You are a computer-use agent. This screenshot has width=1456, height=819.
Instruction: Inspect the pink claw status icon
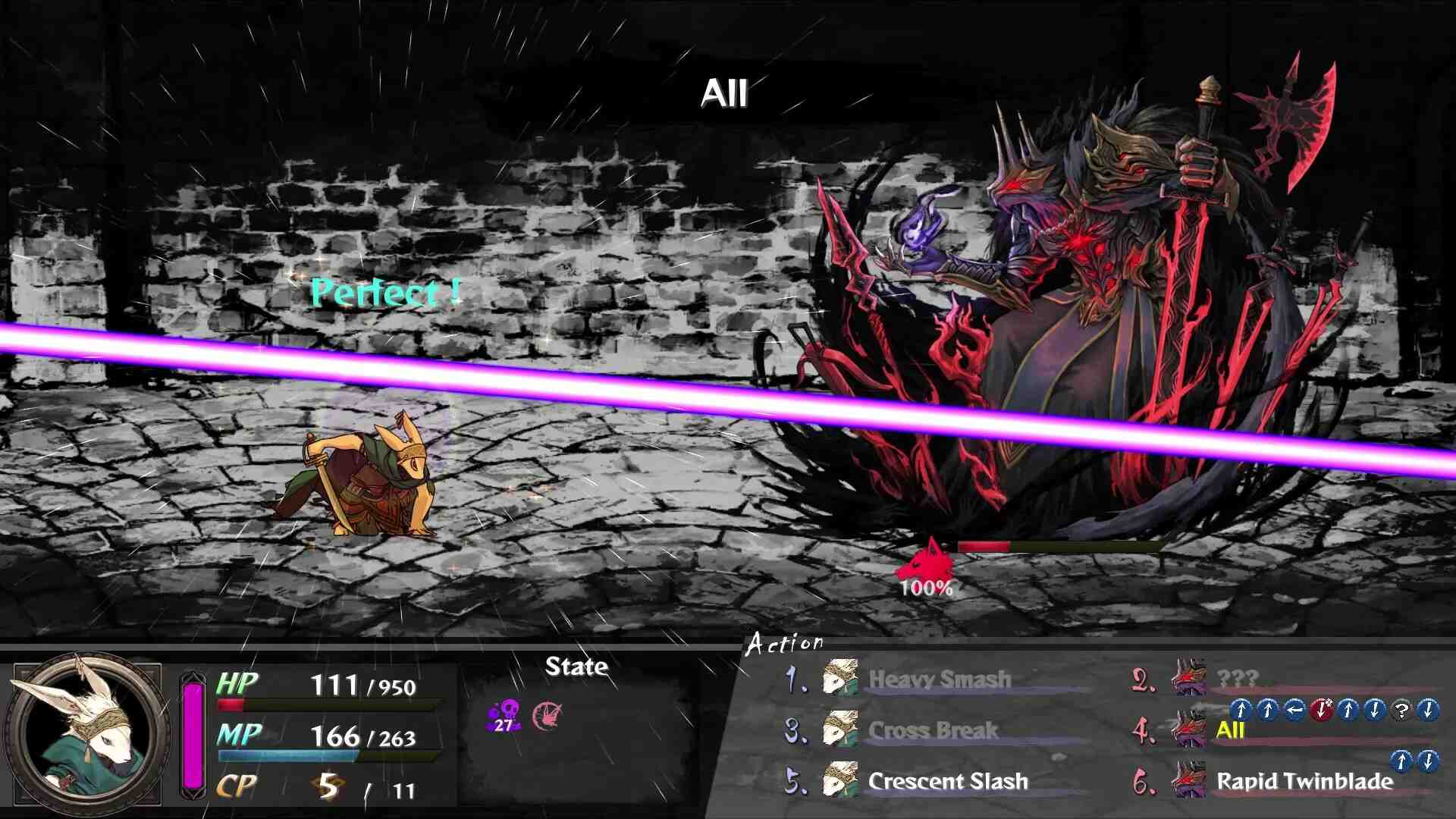548,715
